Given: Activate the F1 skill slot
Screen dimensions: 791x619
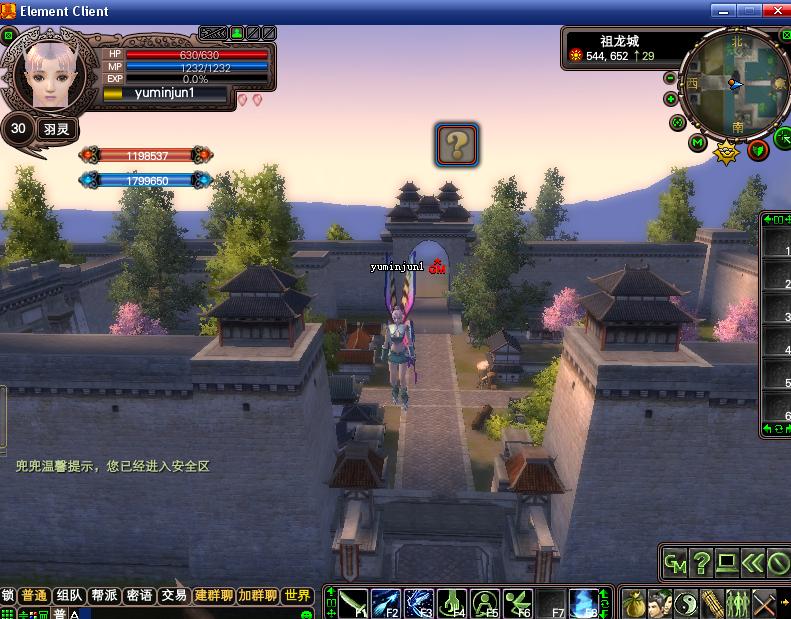Looking at the screenshot, I should click(x=353, y=604).
